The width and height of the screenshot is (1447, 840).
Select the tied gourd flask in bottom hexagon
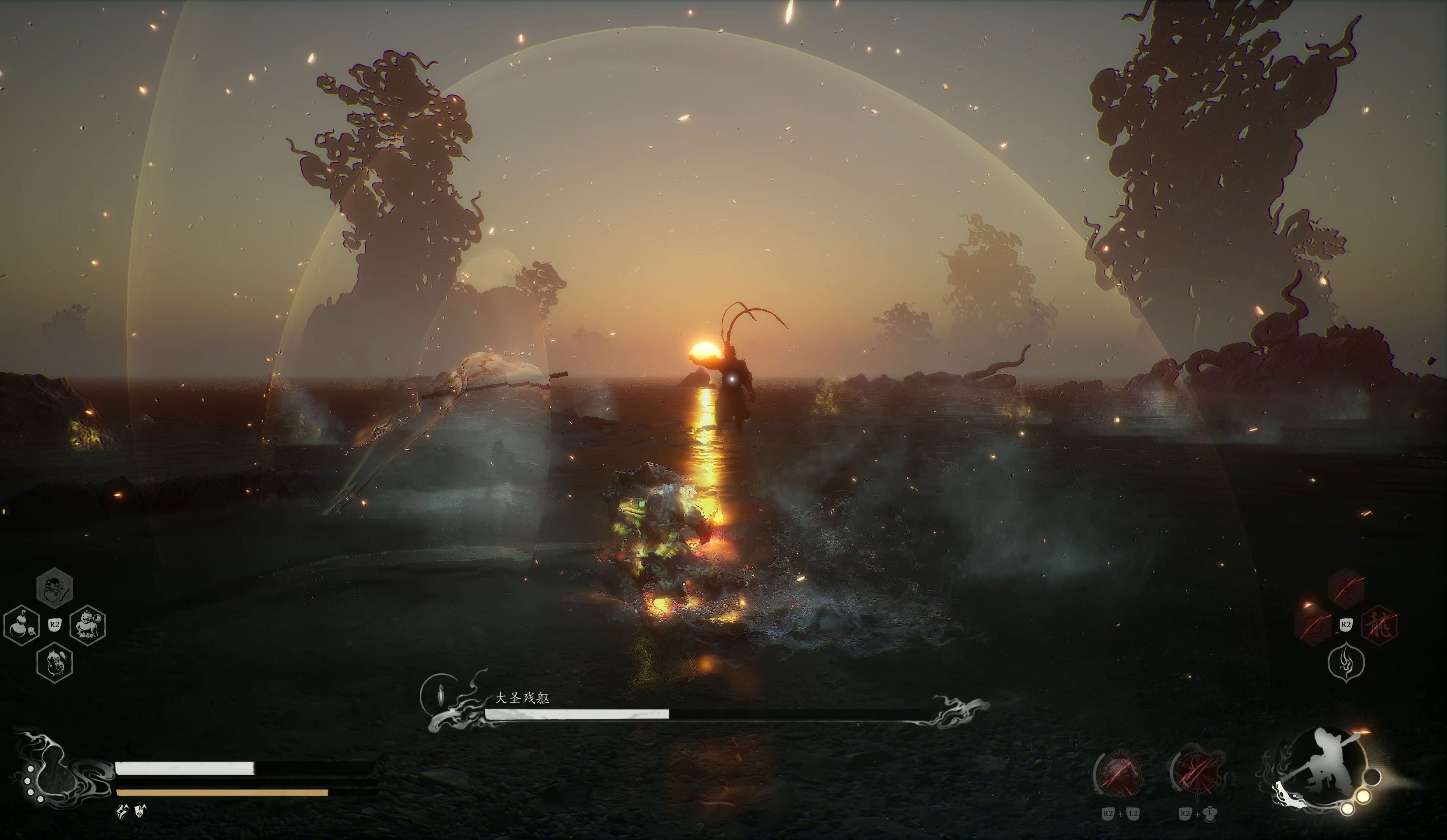tap(54, 663)
